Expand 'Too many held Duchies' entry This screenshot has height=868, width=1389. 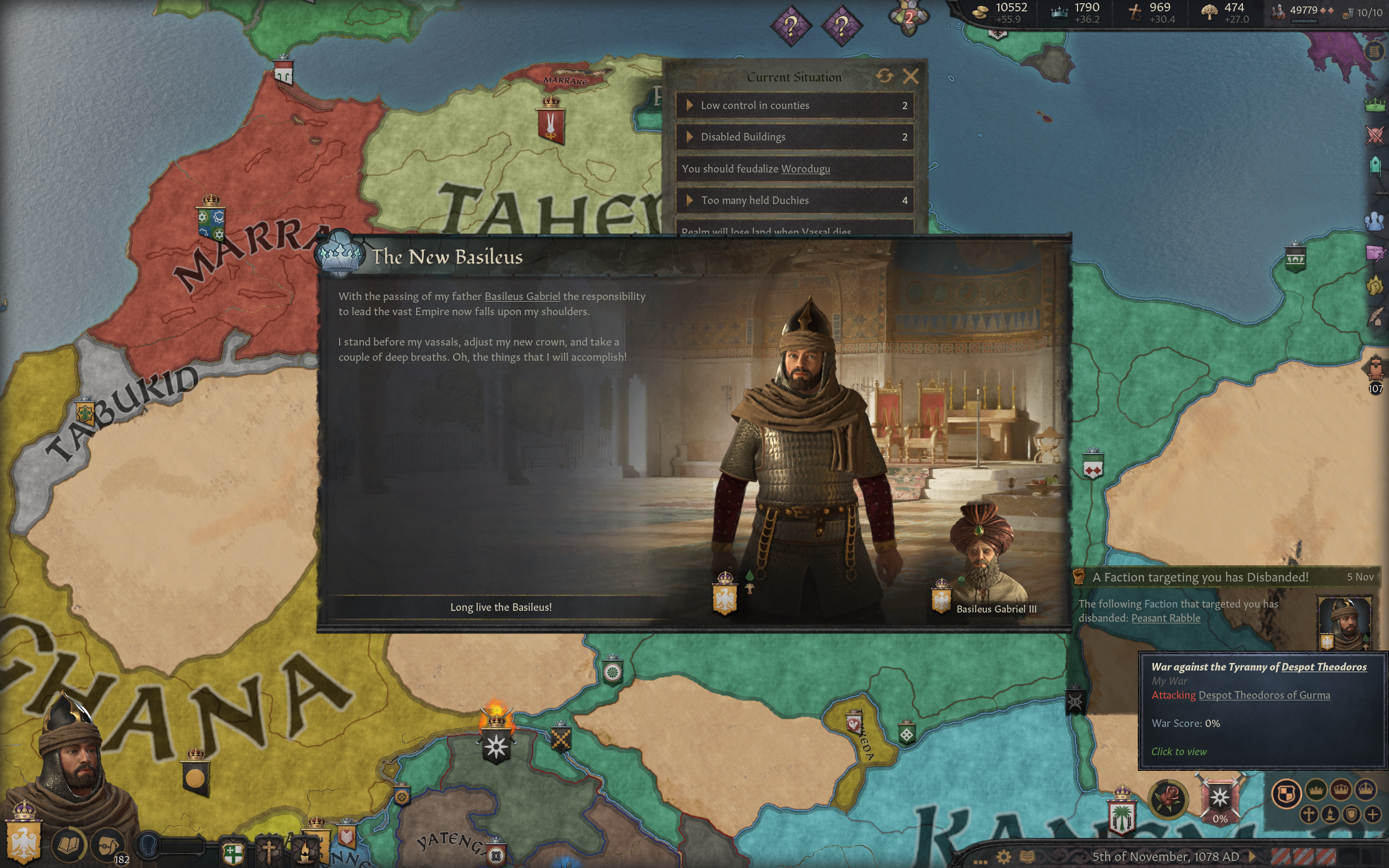tap(690, 200)
